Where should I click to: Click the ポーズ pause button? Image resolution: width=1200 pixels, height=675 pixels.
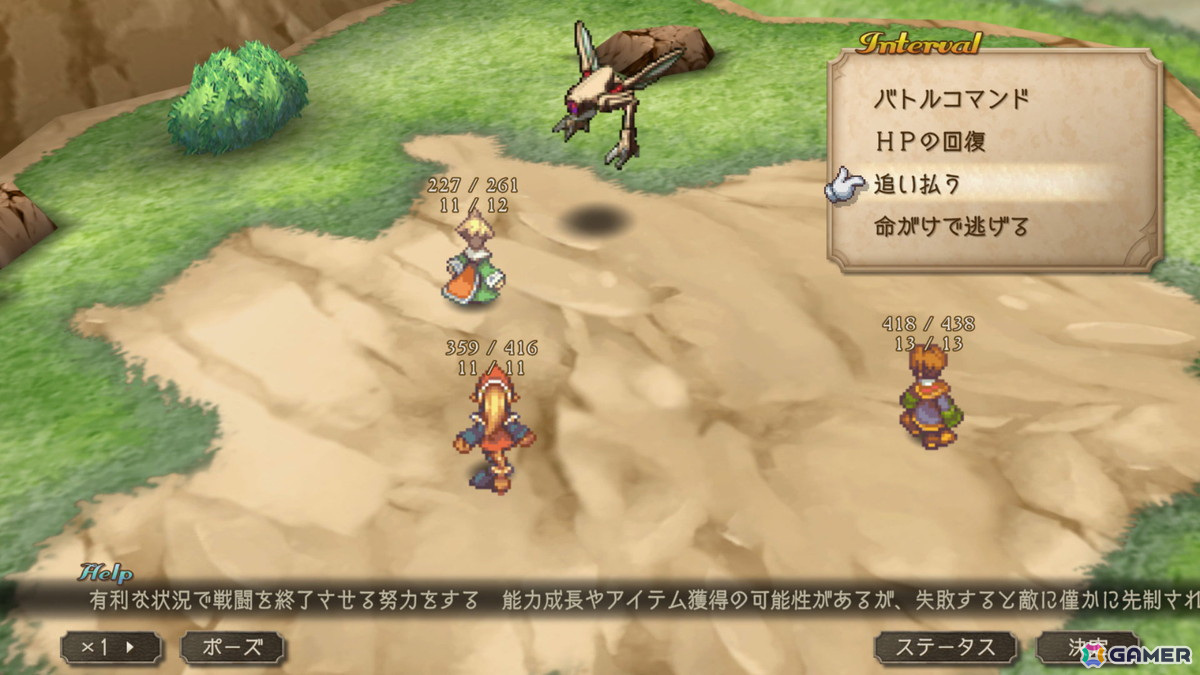(232, 647)
